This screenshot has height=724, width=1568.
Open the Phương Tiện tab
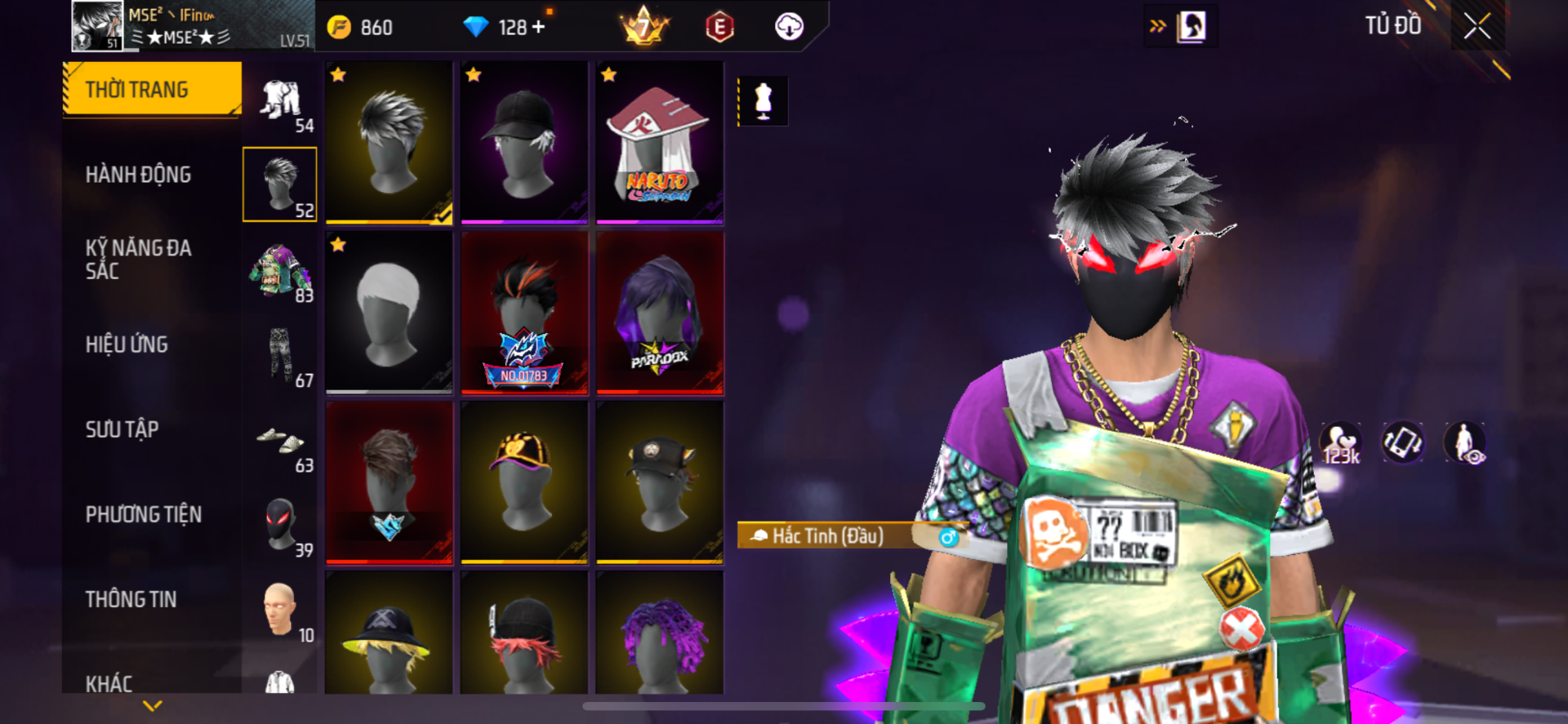[x=143, y=514]
